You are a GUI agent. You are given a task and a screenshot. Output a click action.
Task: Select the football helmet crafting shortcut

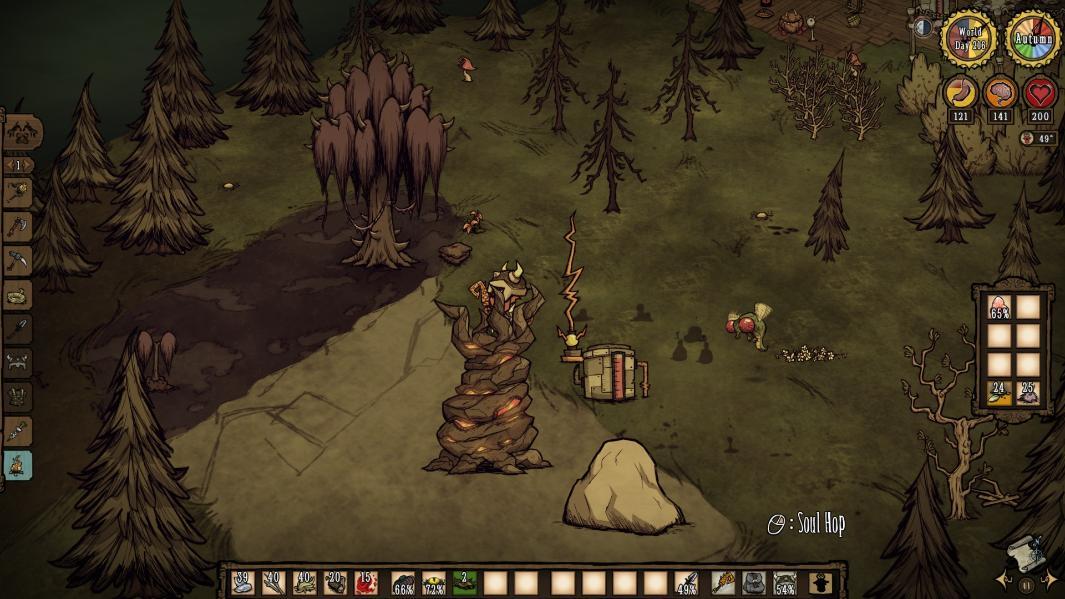pos(19,363)
